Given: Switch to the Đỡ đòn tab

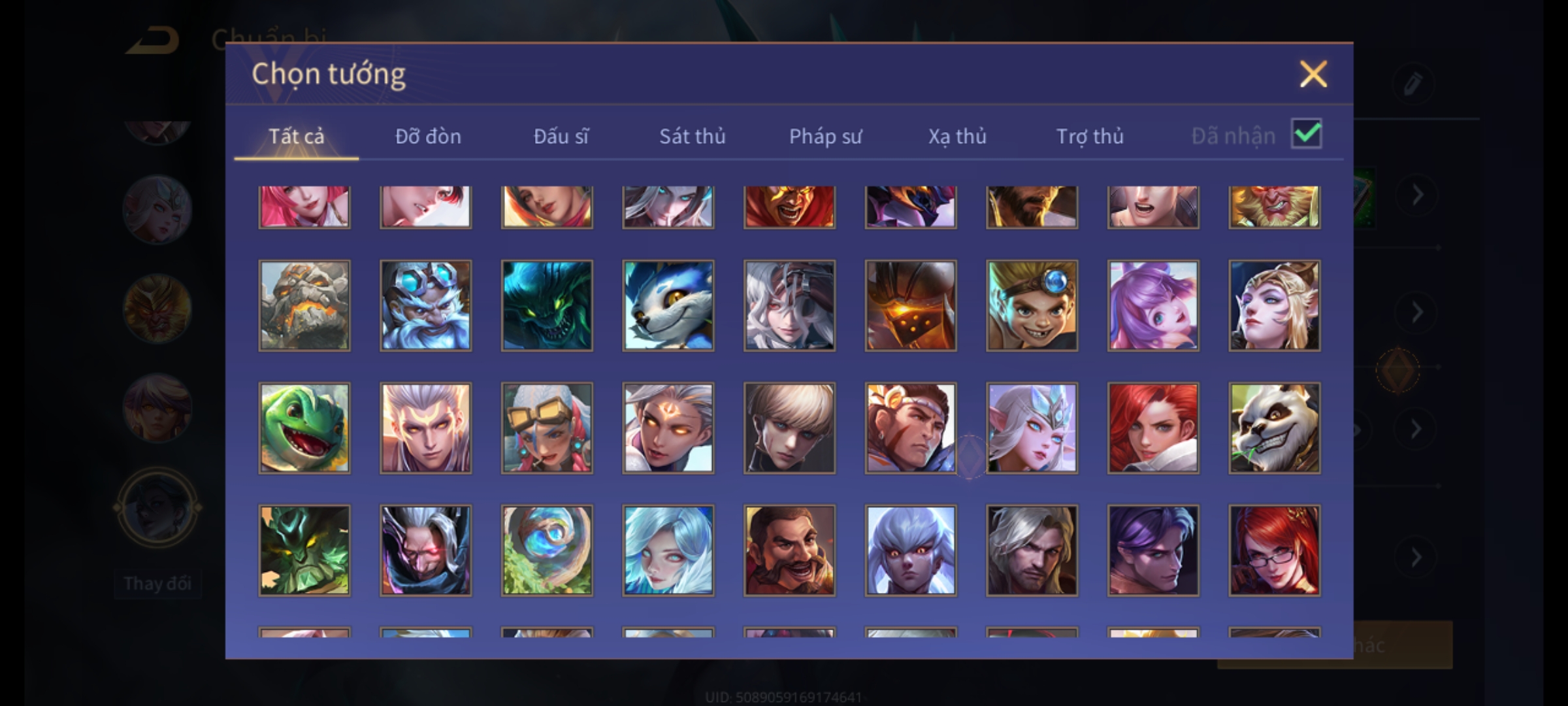Looking at the screenshot, I should (428, 136).
